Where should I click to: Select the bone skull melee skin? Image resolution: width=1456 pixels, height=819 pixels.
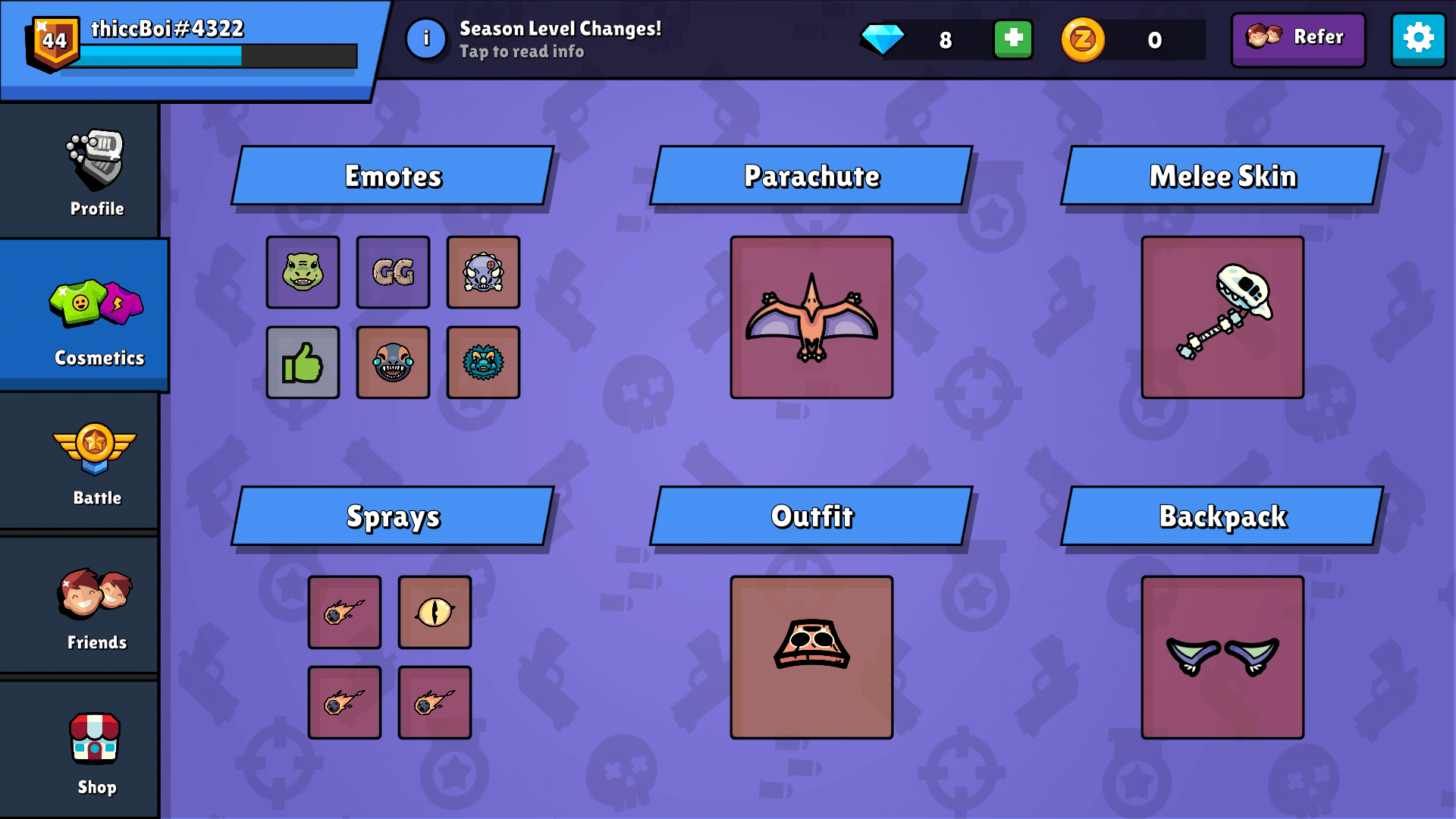1220,317
